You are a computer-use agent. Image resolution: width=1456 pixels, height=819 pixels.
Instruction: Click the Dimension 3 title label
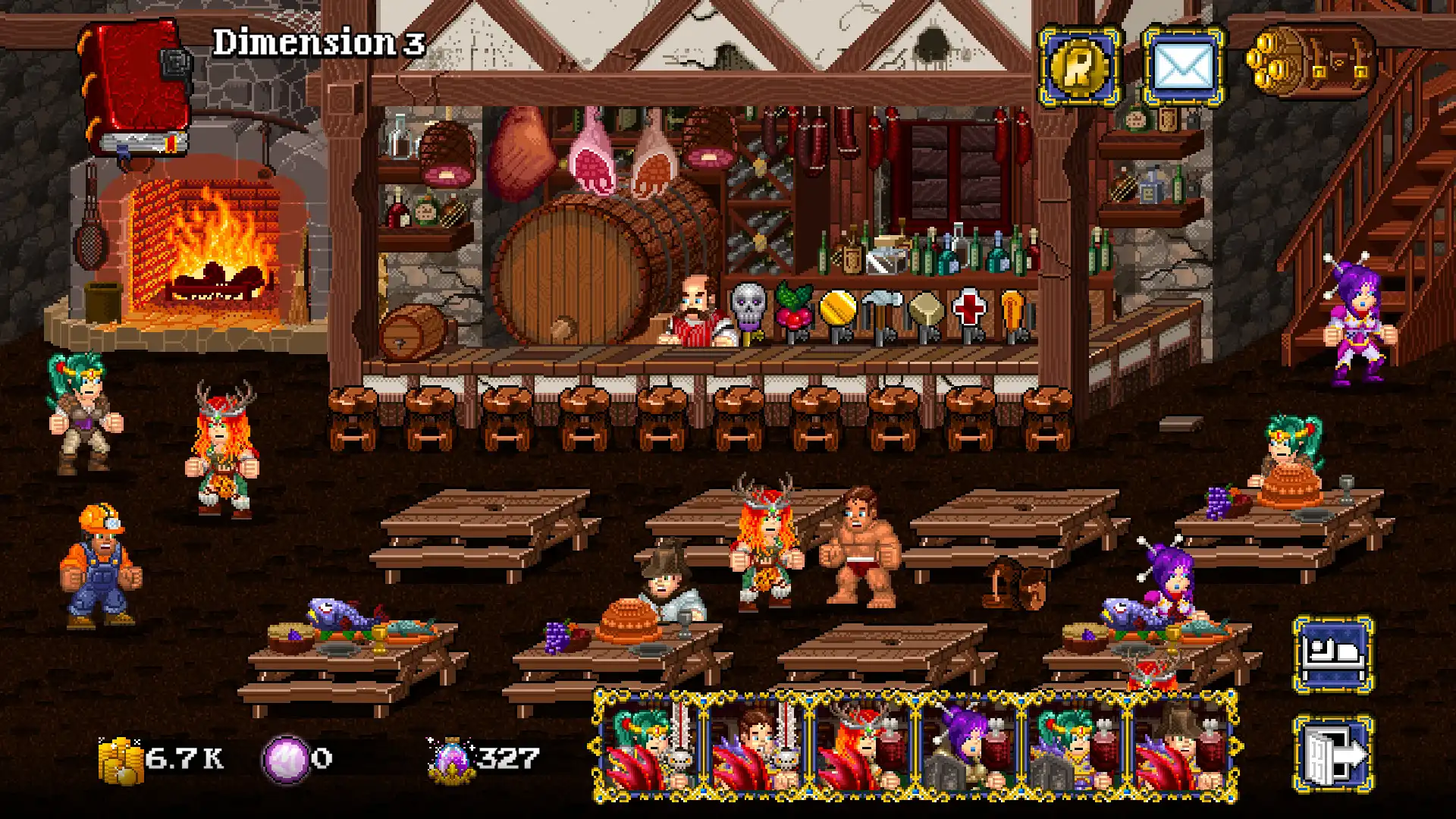pos(318,42)
